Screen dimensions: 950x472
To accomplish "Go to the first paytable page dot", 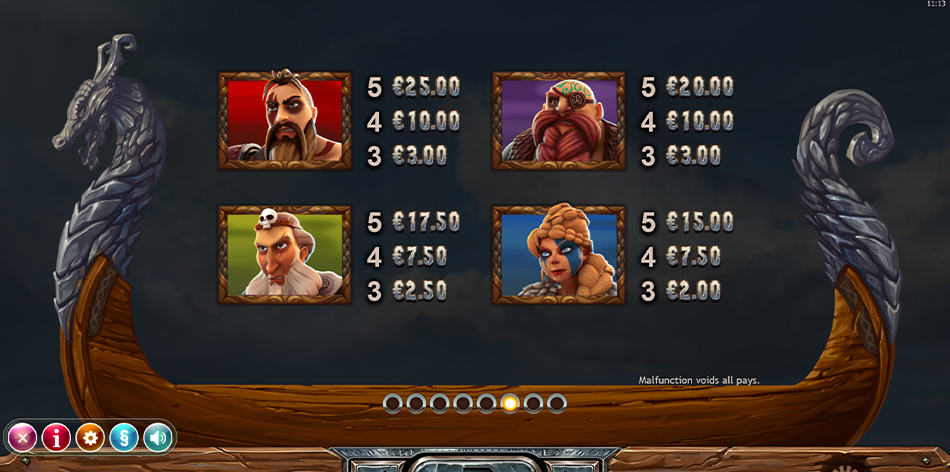I will (392, 403).
